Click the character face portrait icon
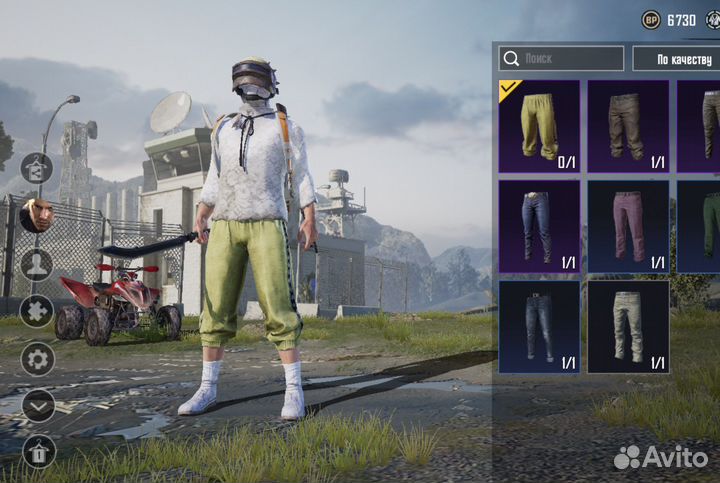Screen dimensions: 720x483 click(37, 215)
